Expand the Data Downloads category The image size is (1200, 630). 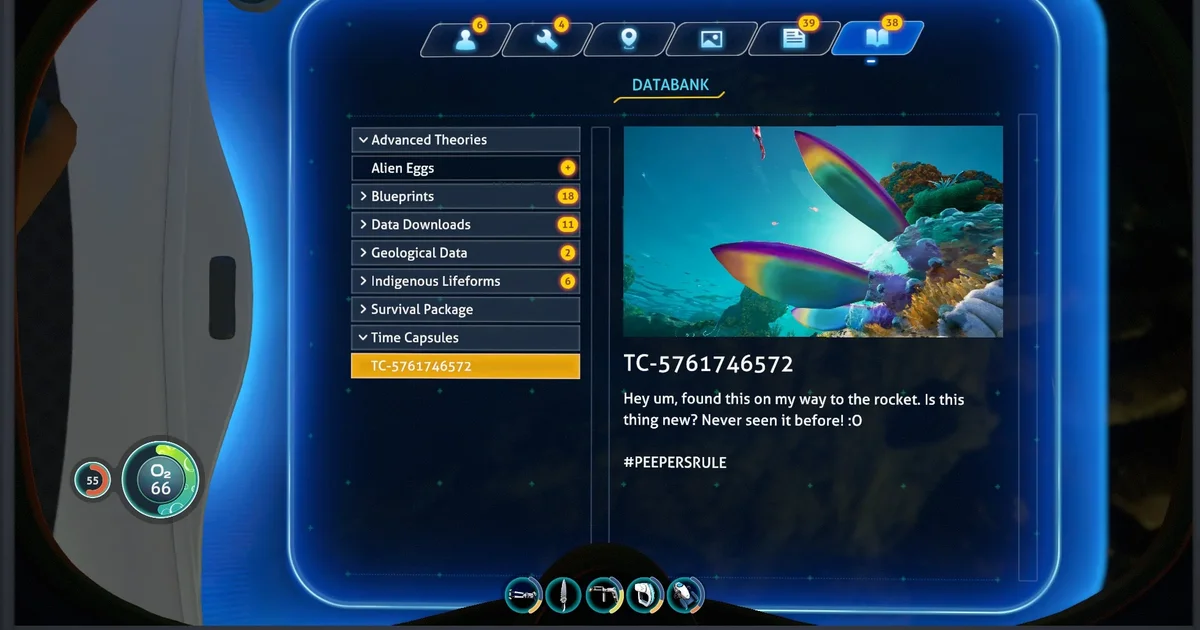coord(465,225)
